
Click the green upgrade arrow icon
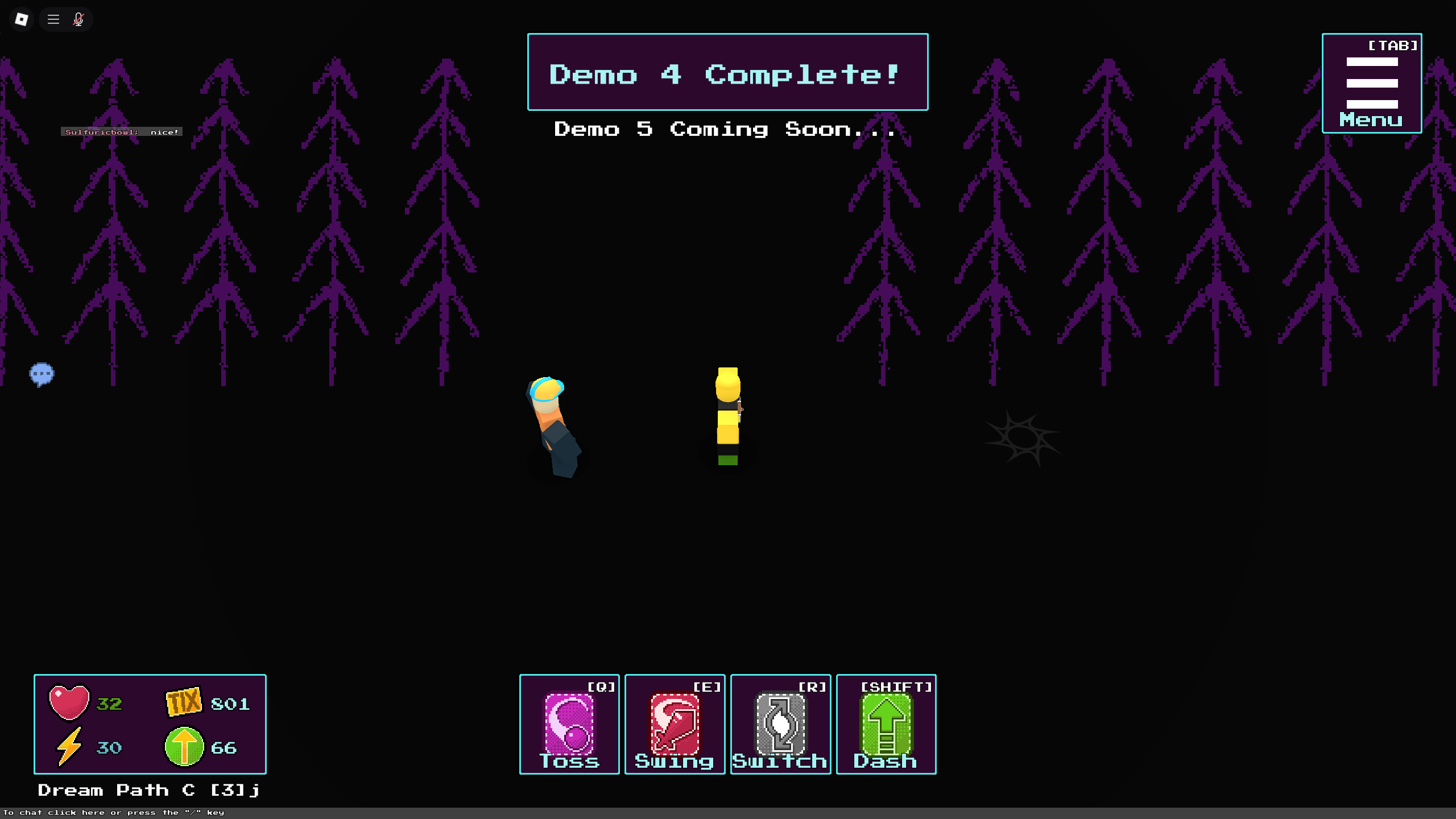pyautogui.click(x=184, y=748)
